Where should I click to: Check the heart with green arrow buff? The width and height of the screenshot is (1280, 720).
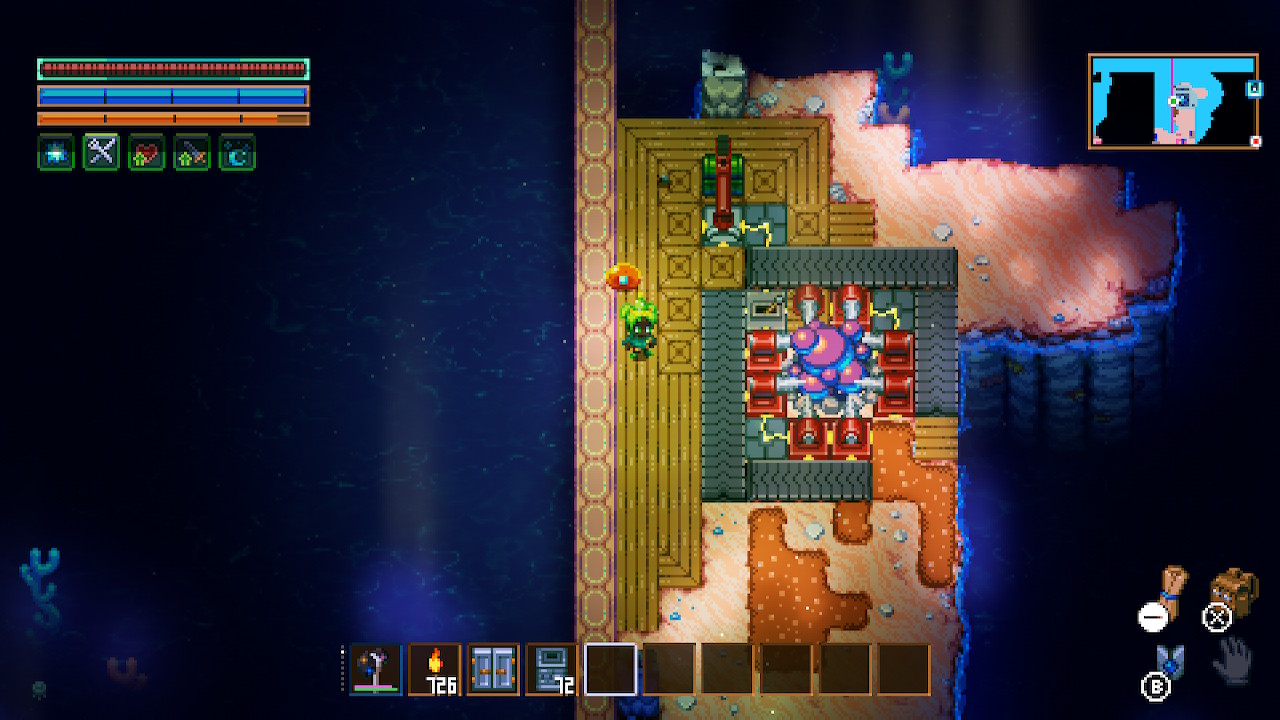coord(146,152)
